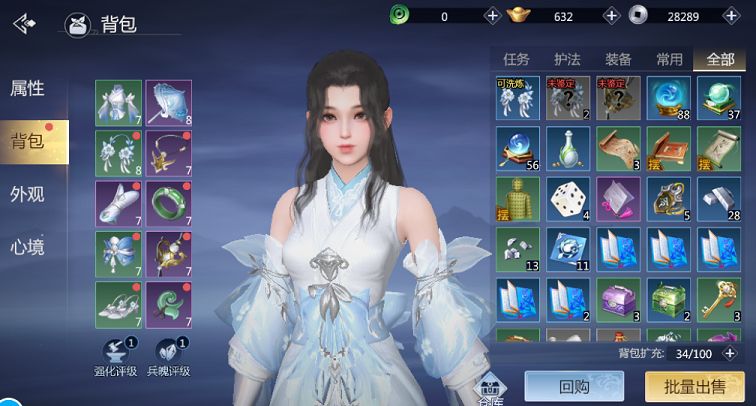Show the 任务 quest items category
This screenshot has height=406, width=756.
516,59
